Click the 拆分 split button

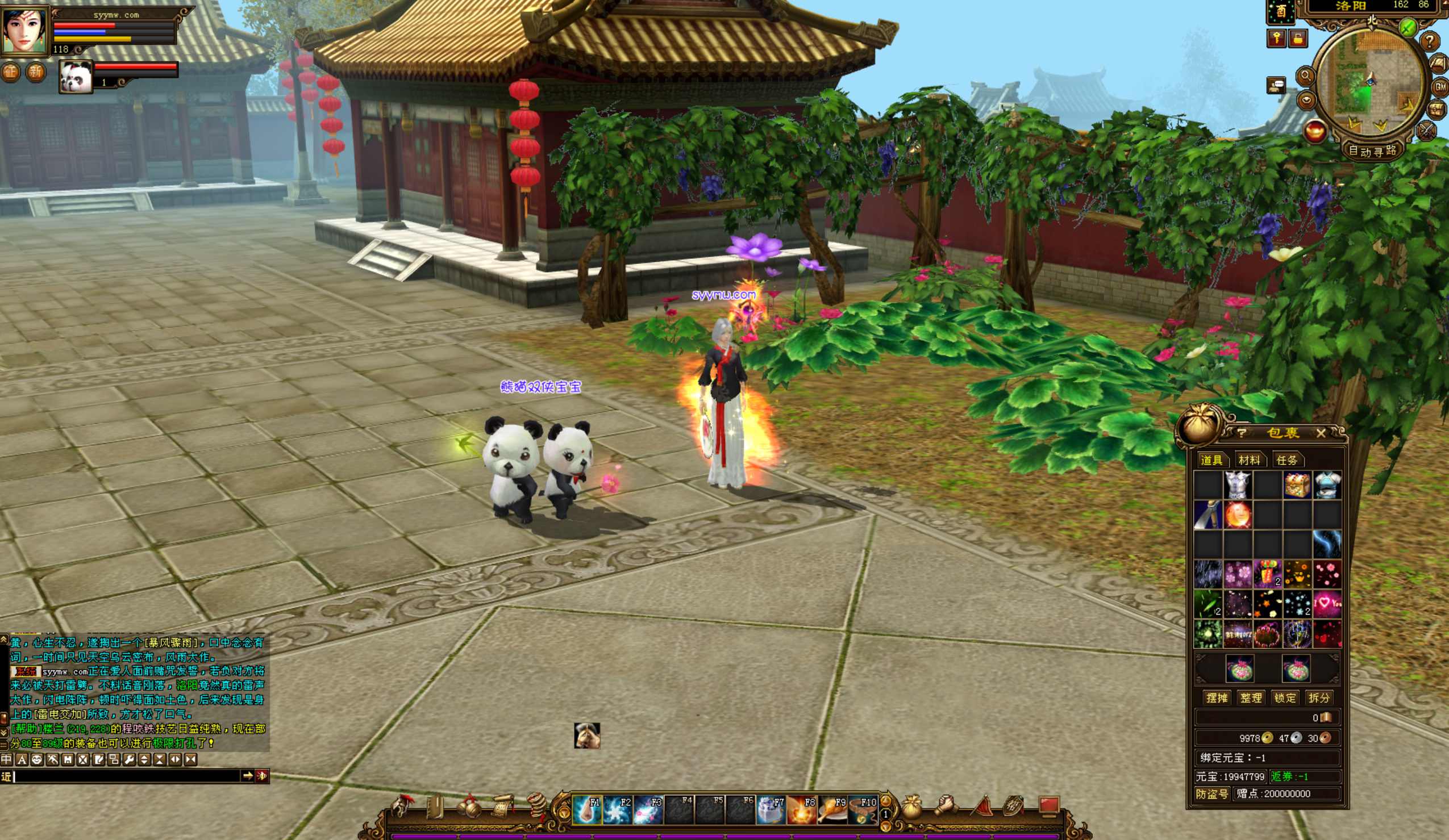(x=1318, y=698)
